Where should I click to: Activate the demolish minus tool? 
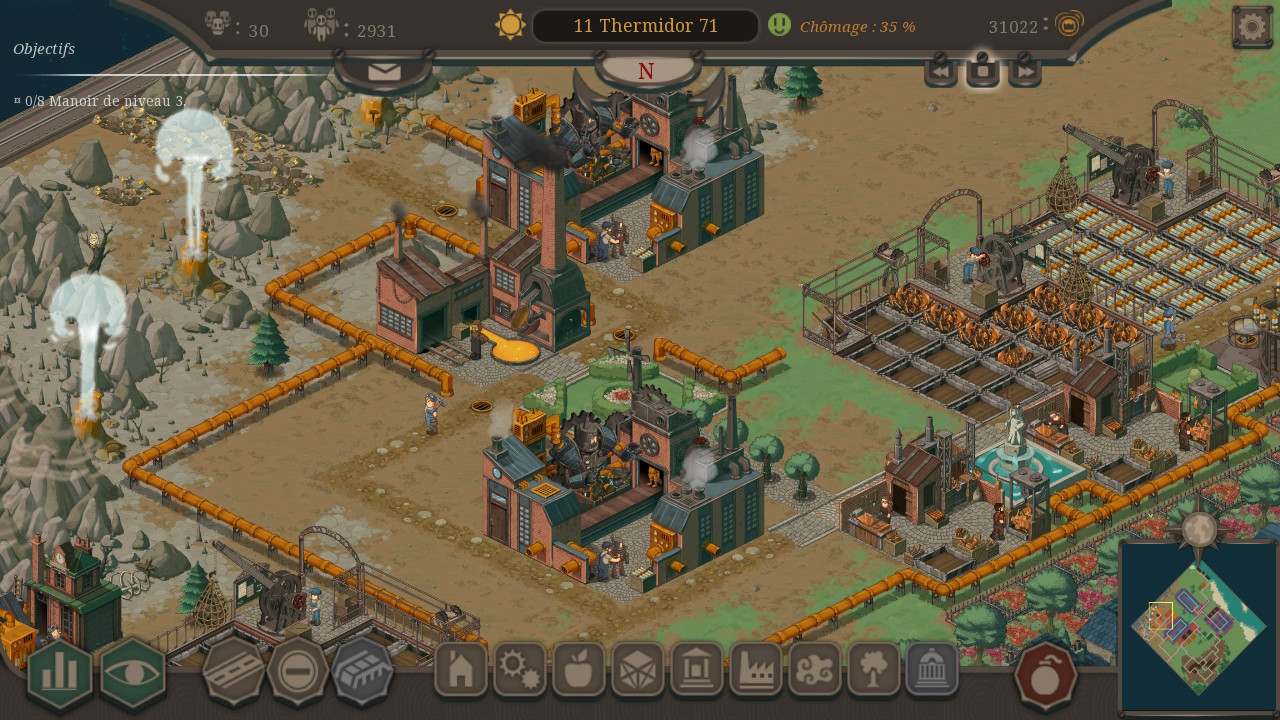click(x=297, y=672)
